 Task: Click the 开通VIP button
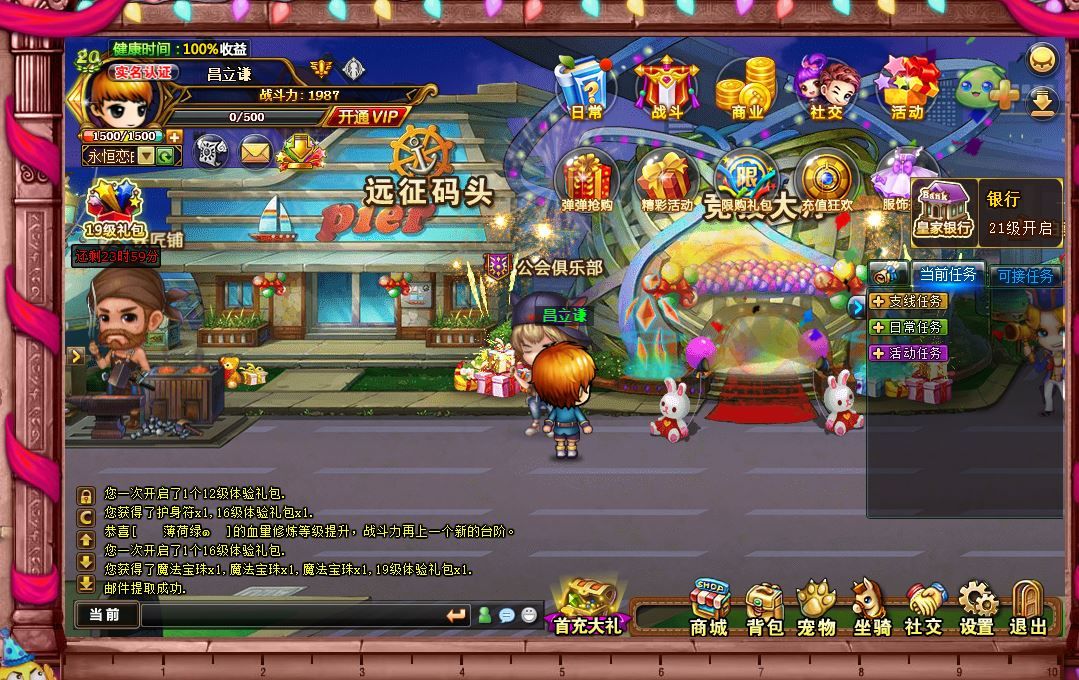click(x=367, y=116)
